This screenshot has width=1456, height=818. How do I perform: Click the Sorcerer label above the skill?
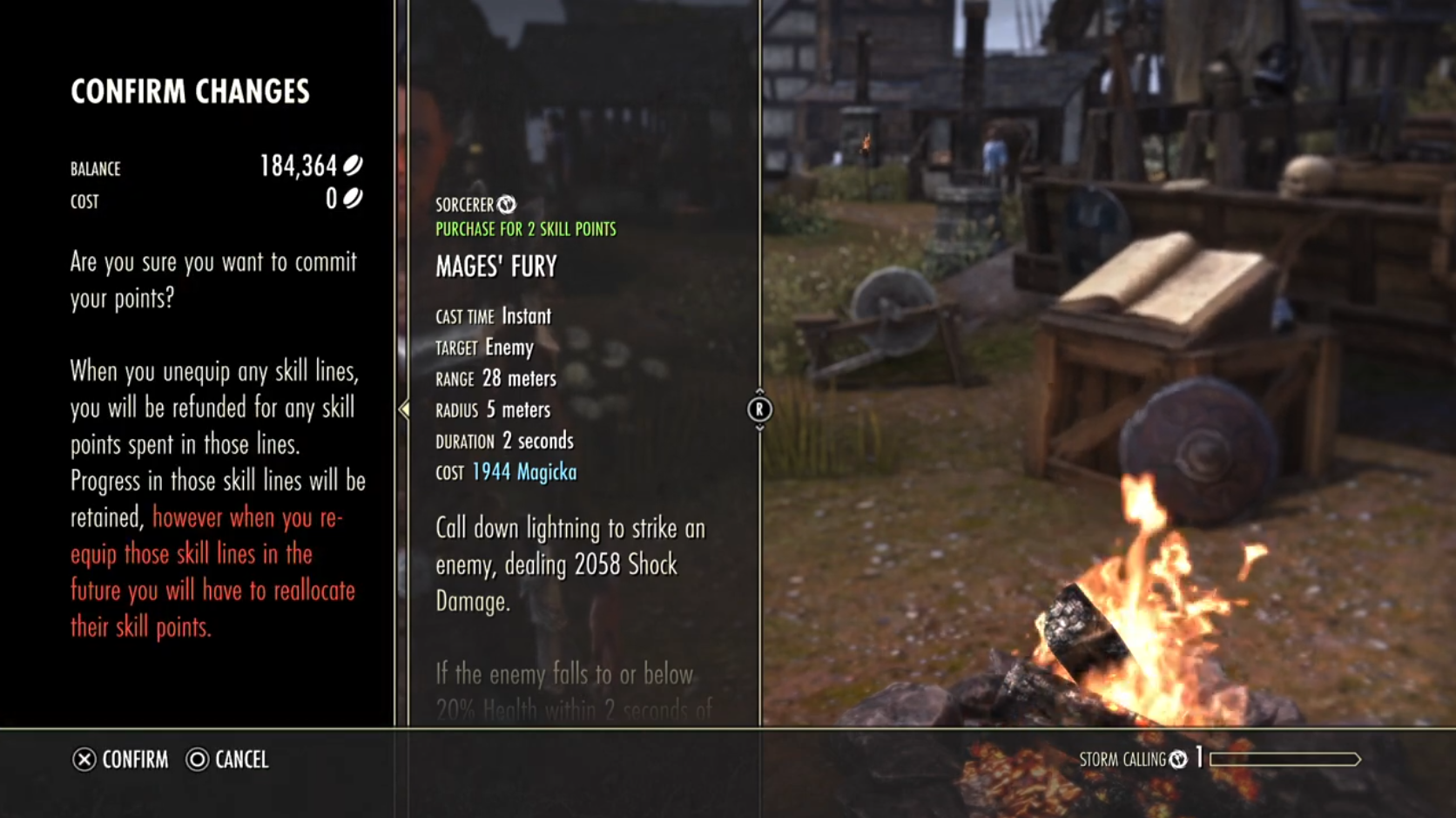pos(465,205)
